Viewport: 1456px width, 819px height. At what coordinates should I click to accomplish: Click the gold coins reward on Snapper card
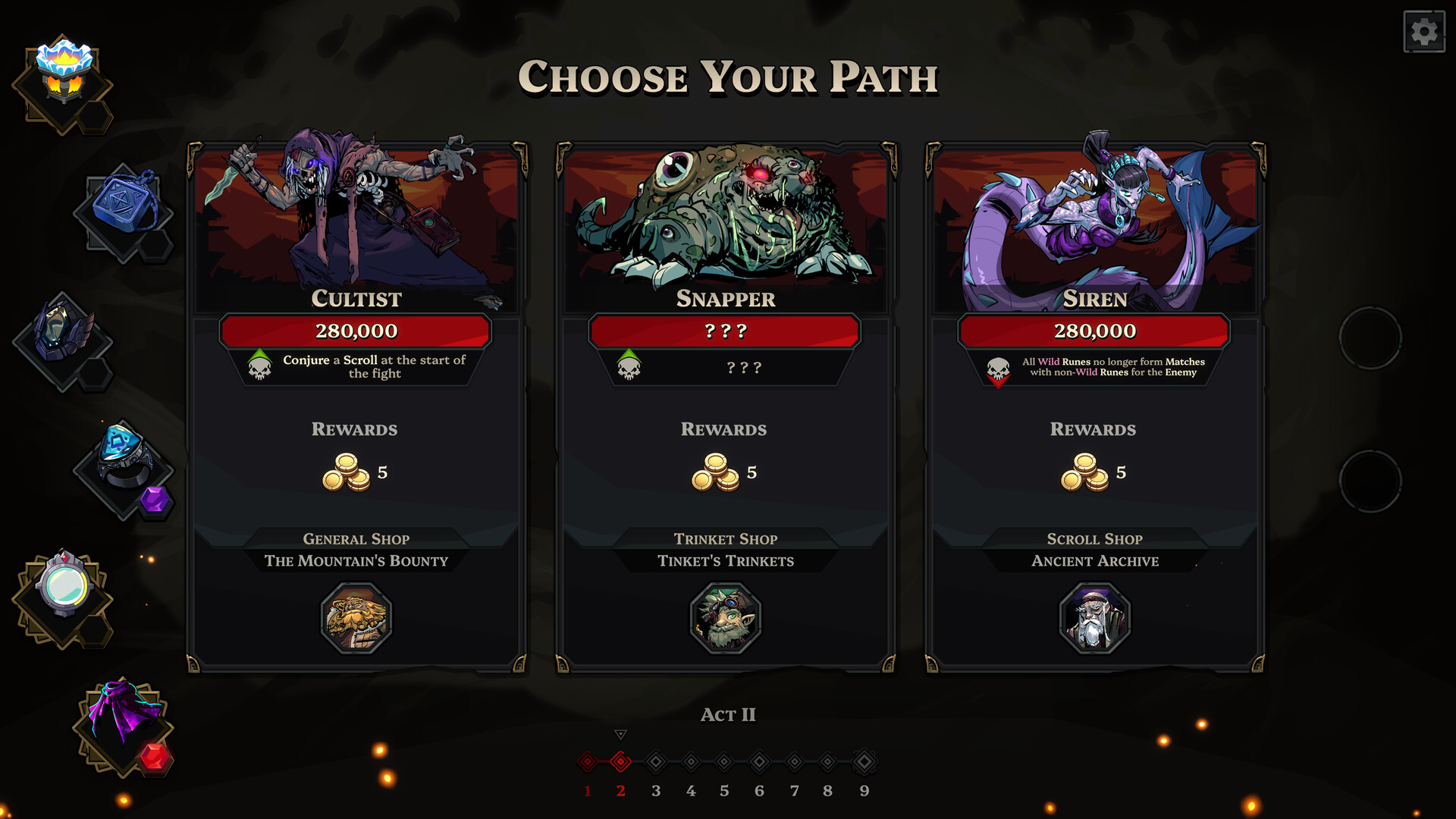(x=716, y=472)
